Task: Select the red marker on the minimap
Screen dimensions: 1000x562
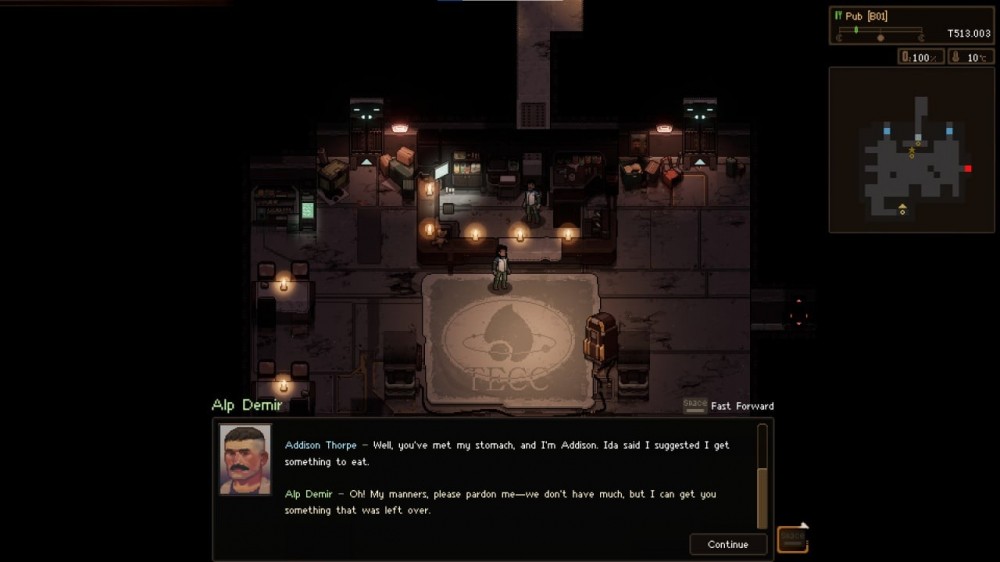Action: [x=967, y=168]
